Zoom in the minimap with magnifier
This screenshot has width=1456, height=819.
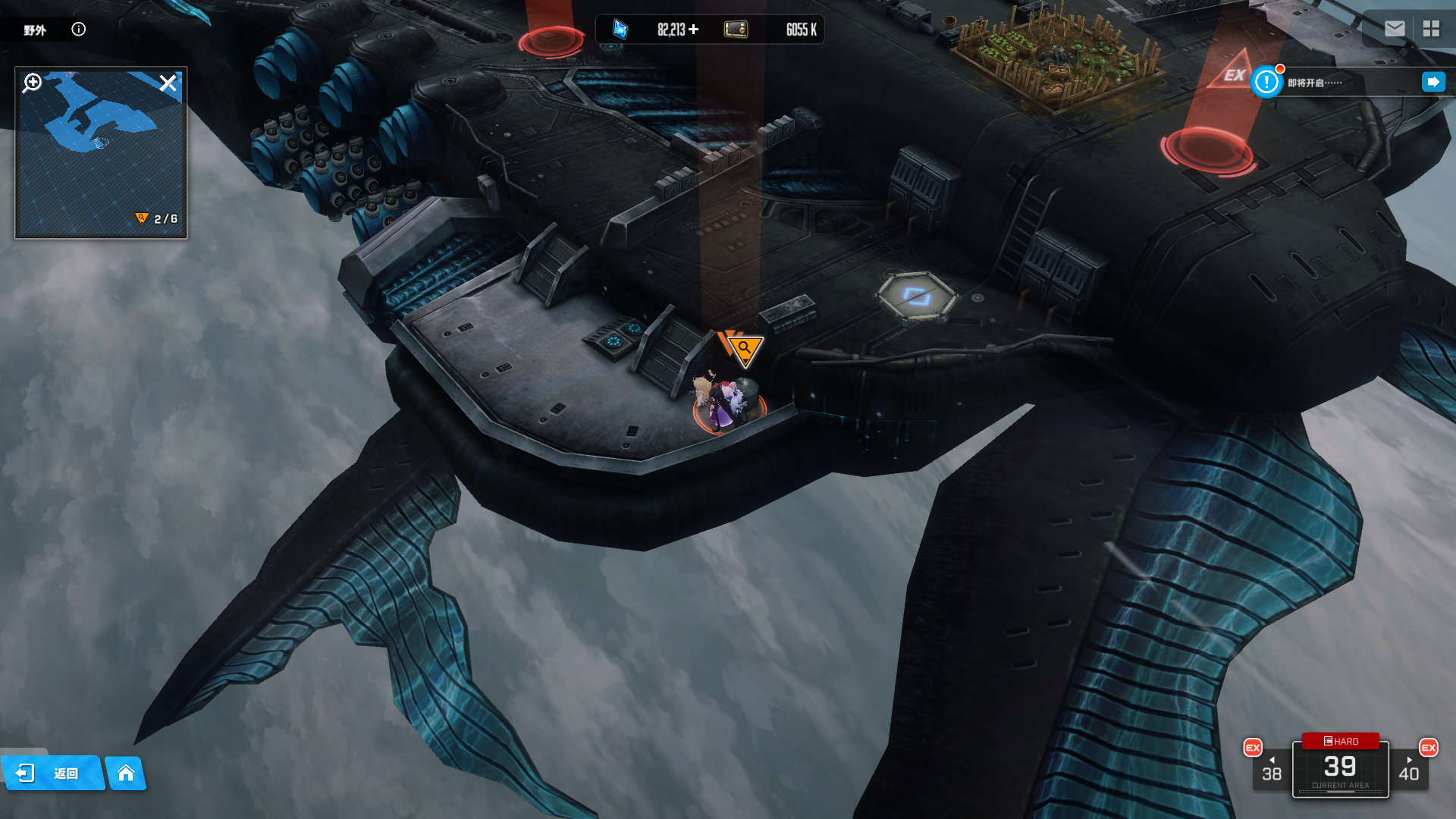pyautogui.click(x=32, y=83)
